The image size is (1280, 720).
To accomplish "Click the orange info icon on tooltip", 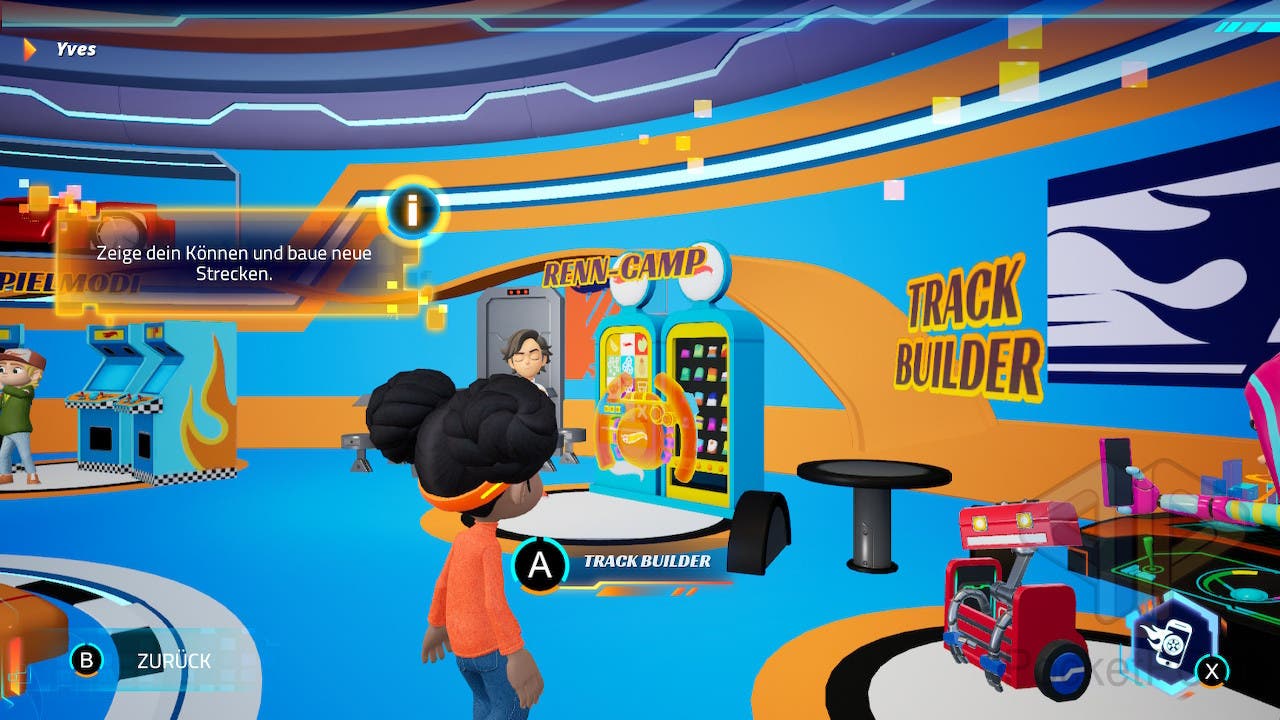I will [x=411, y=210].
